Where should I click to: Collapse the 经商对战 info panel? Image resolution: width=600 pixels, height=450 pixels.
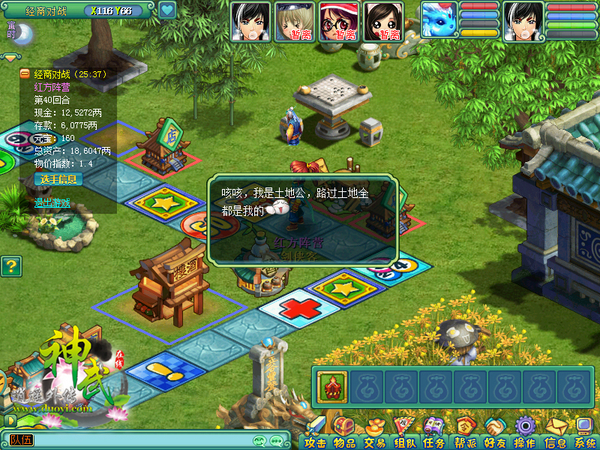pos(25,74)
